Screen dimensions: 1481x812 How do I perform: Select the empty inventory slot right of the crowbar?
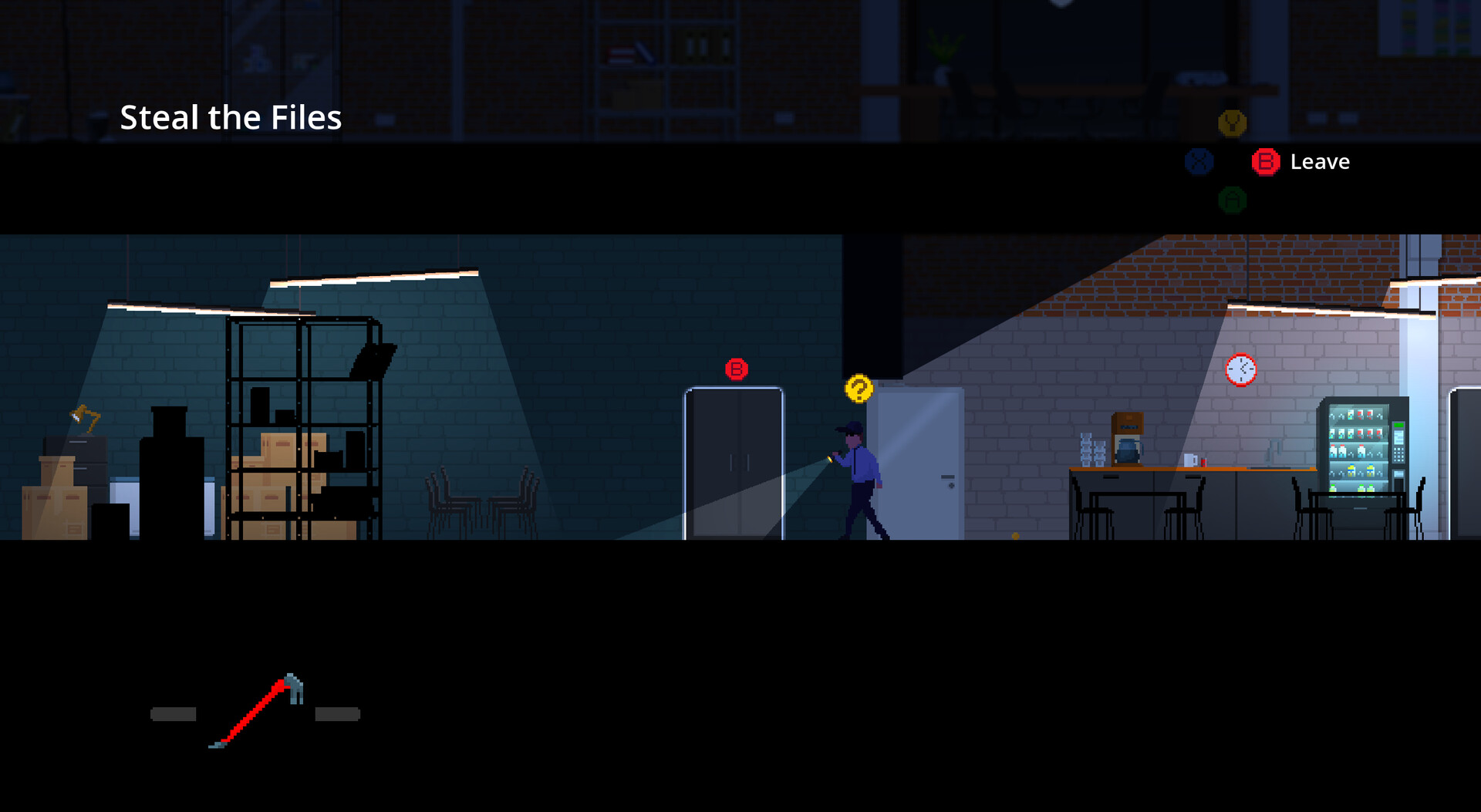(x=337, y=713)
